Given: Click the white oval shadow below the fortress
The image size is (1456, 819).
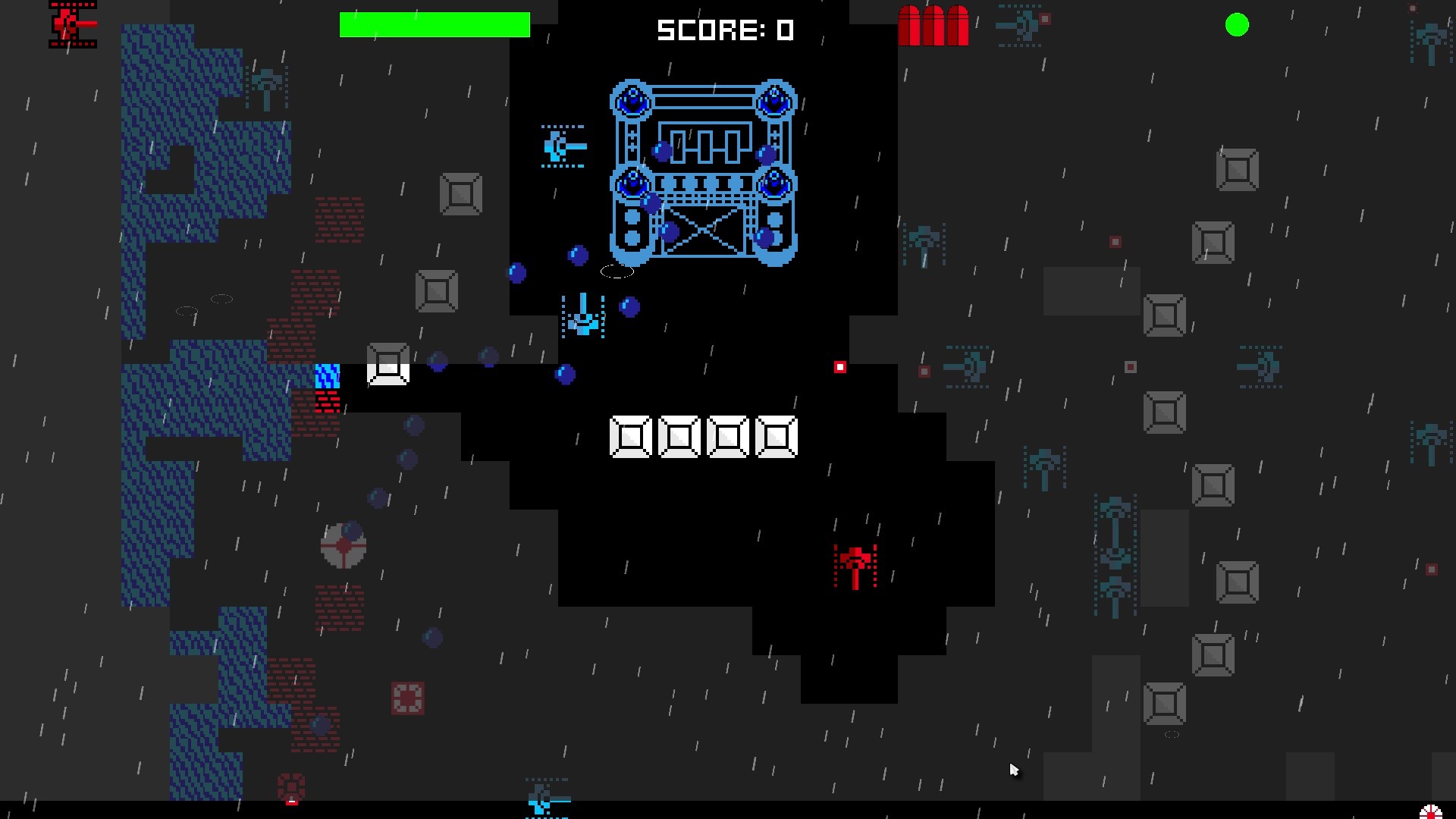Looking at the screenshot, I should [x=616, y=270].
